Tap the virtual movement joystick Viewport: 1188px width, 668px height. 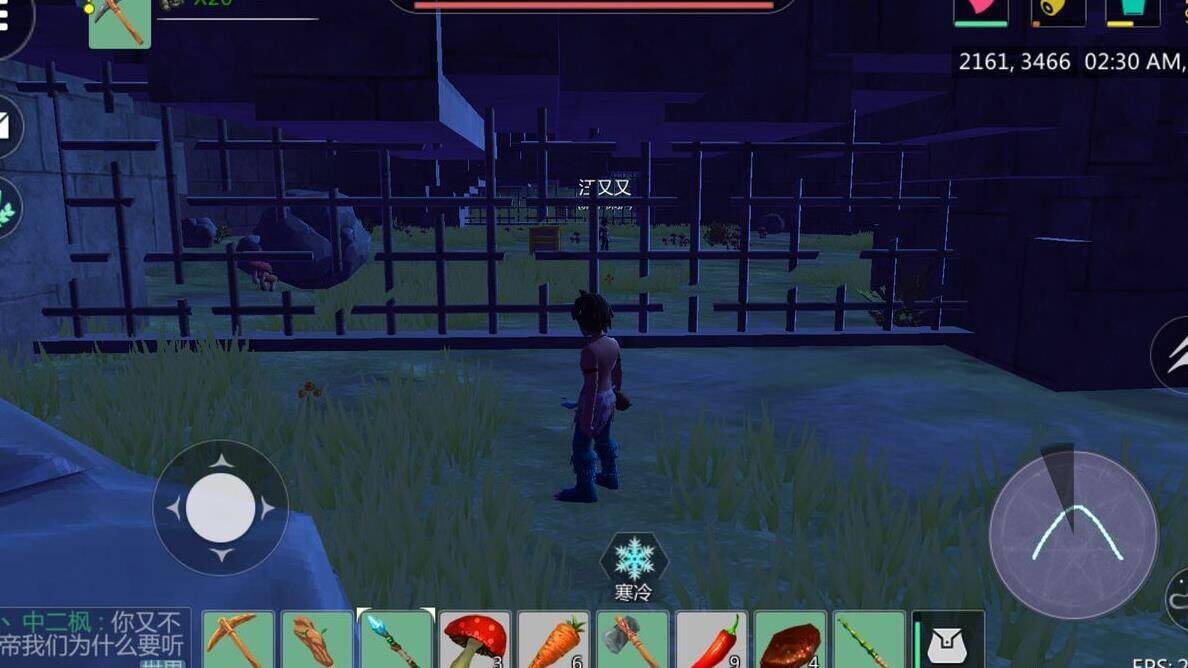click(220, 507)
